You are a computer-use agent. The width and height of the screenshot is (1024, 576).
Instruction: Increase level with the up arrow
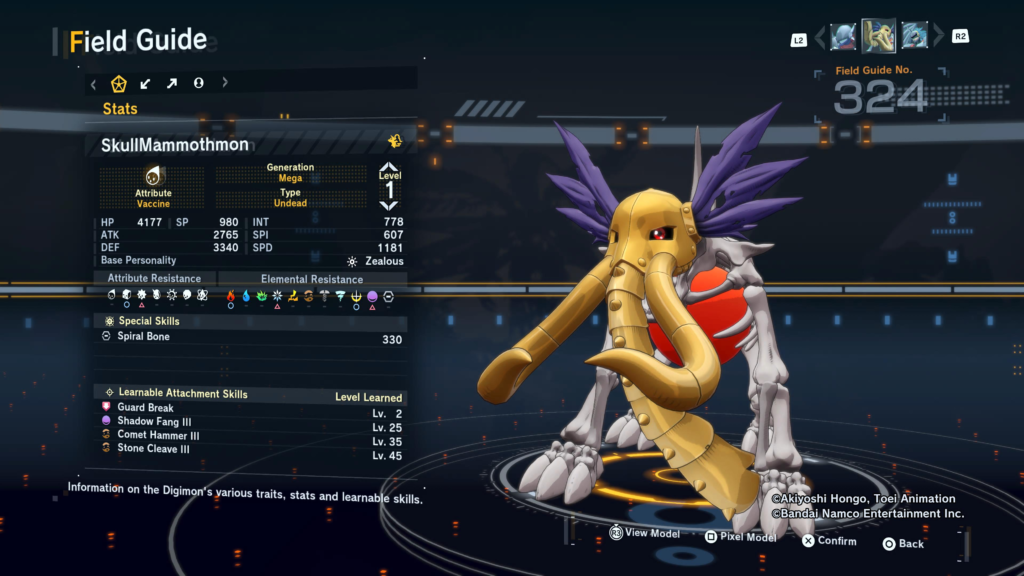point(389,168)
